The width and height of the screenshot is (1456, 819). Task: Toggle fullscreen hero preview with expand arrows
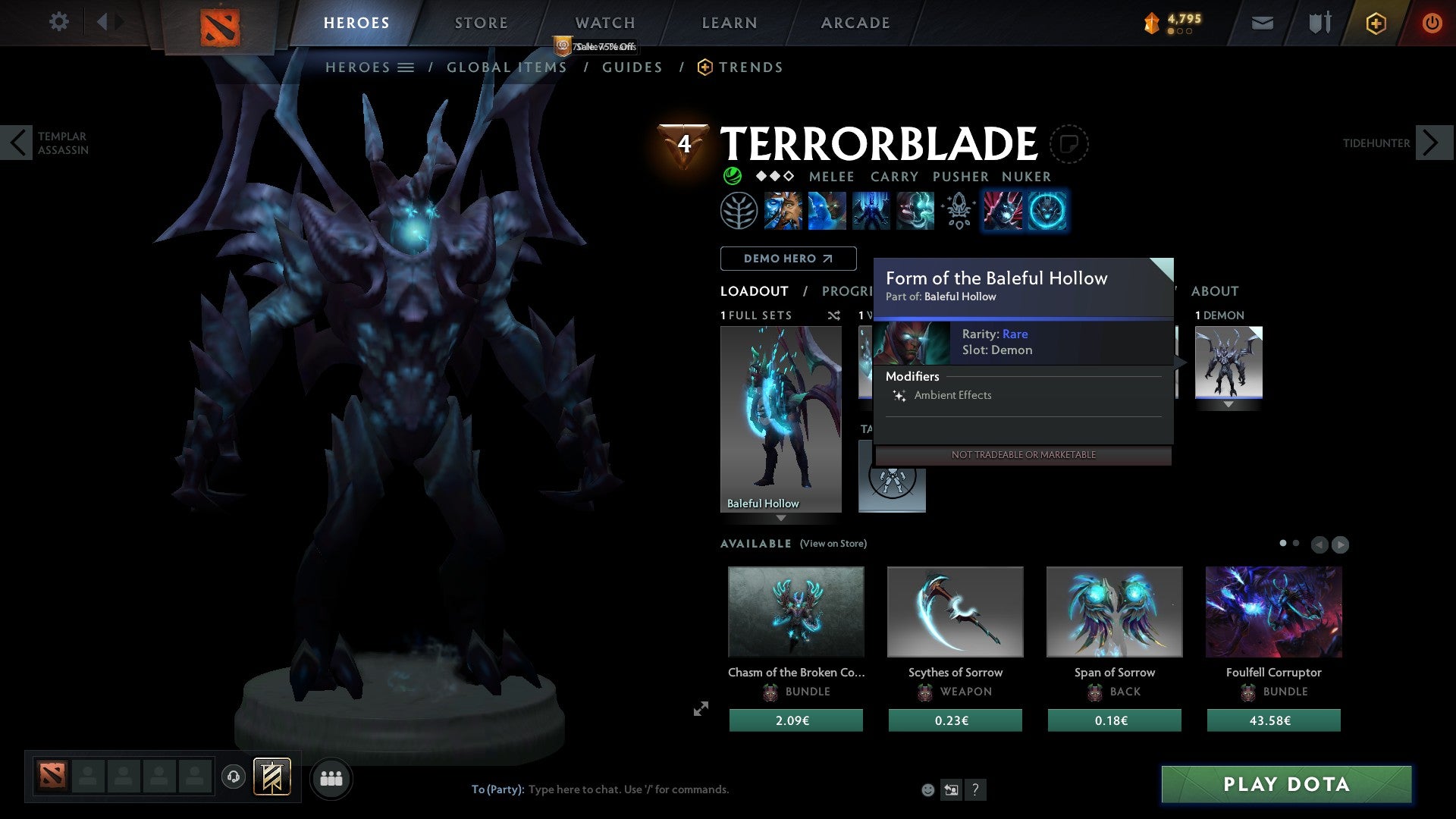[701, 709]
